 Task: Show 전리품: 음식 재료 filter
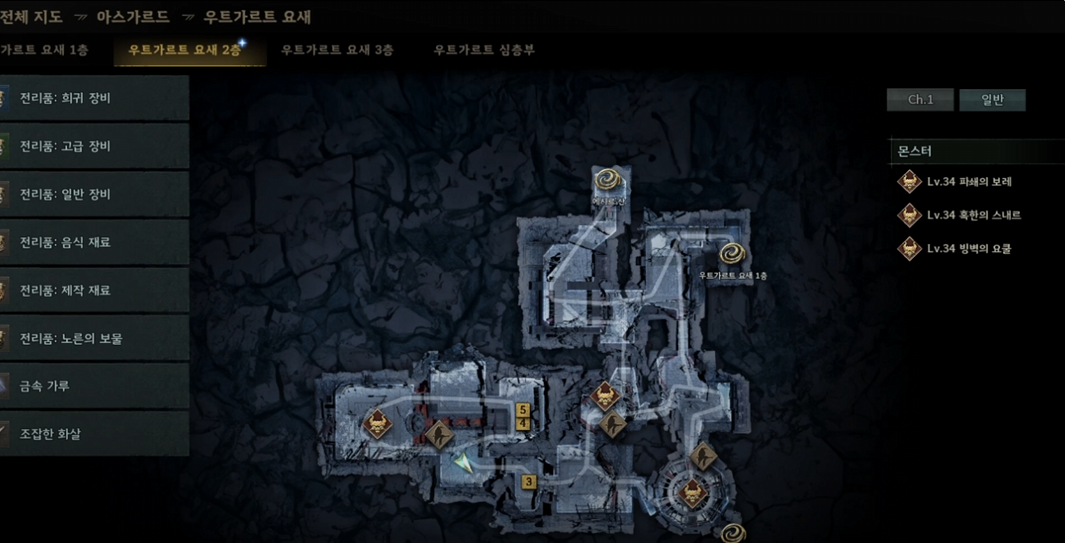[x=94, y=242]
